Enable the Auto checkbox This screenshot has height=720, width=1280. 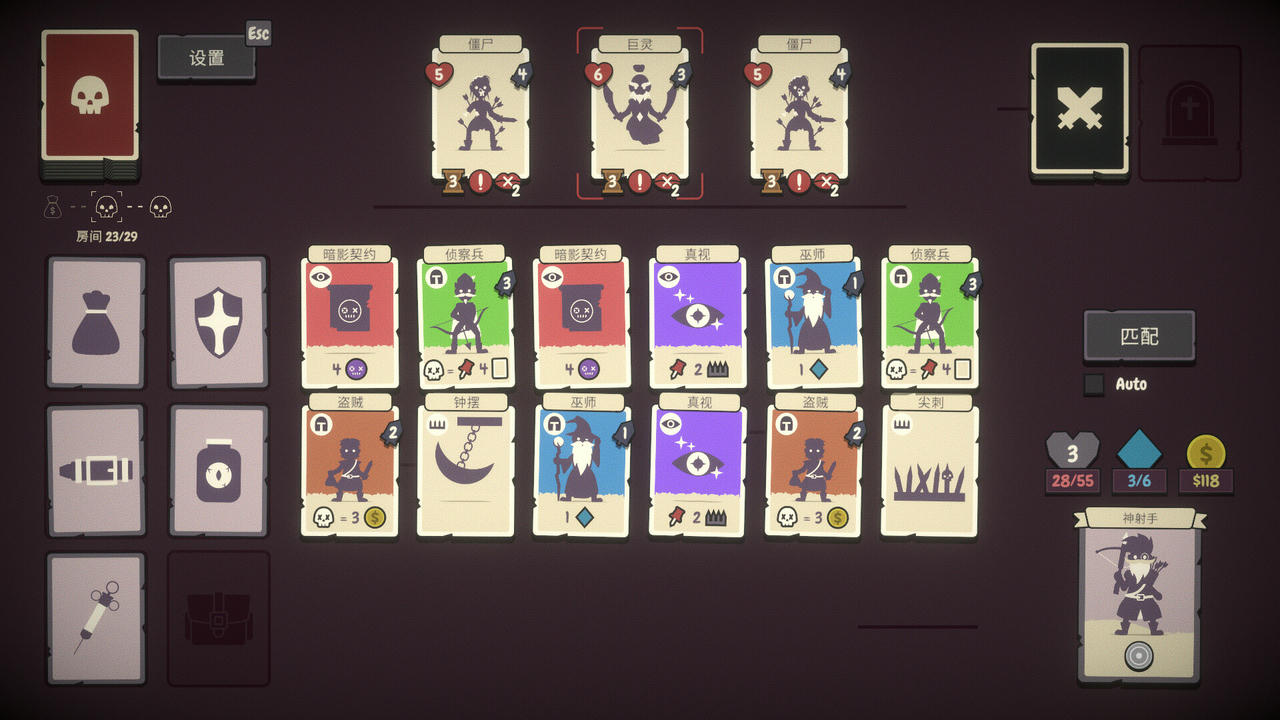[x=1095, y=384]
